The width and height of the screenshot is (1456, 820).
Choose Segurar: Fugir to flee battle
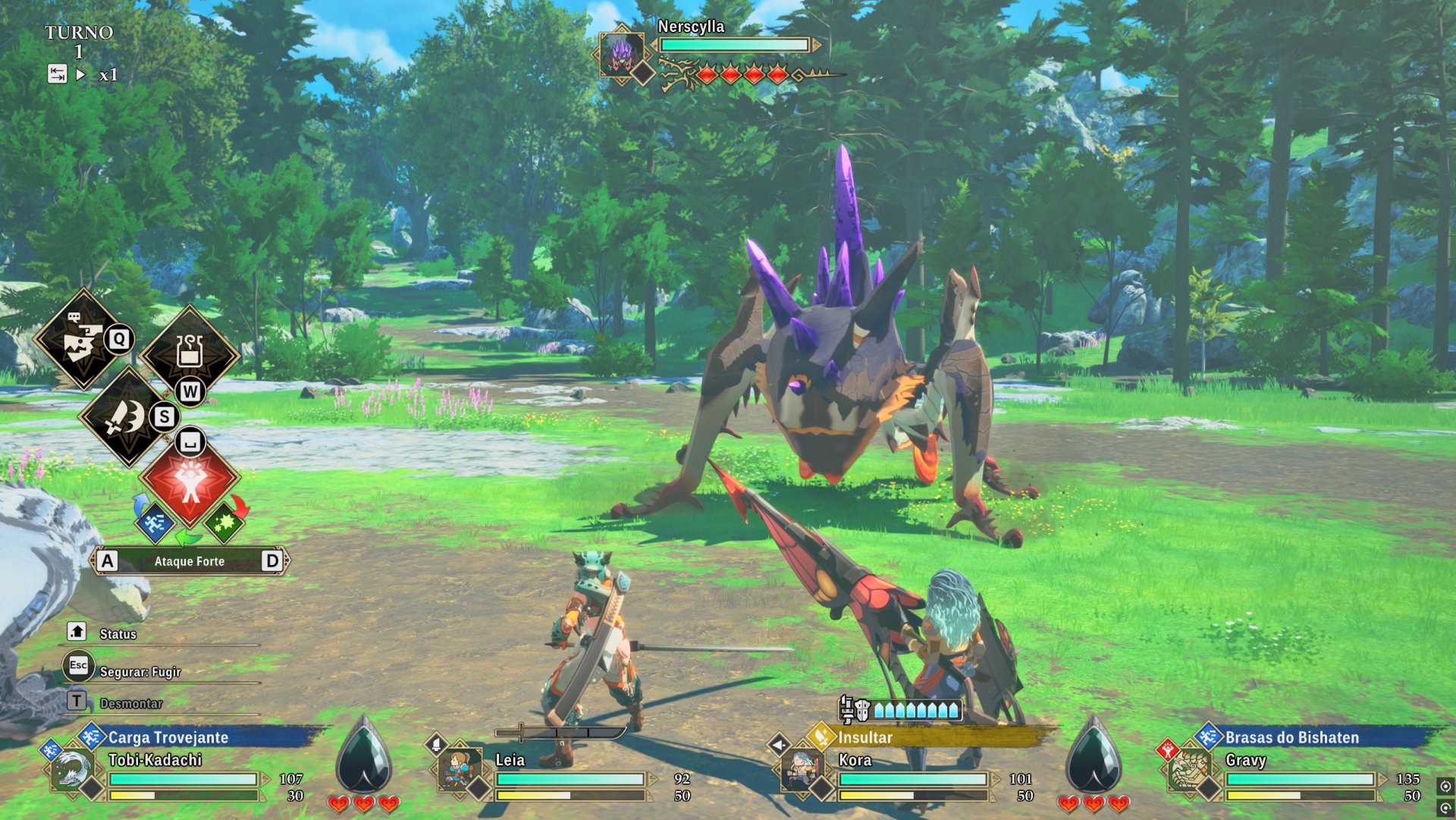(x=140, y=672)
